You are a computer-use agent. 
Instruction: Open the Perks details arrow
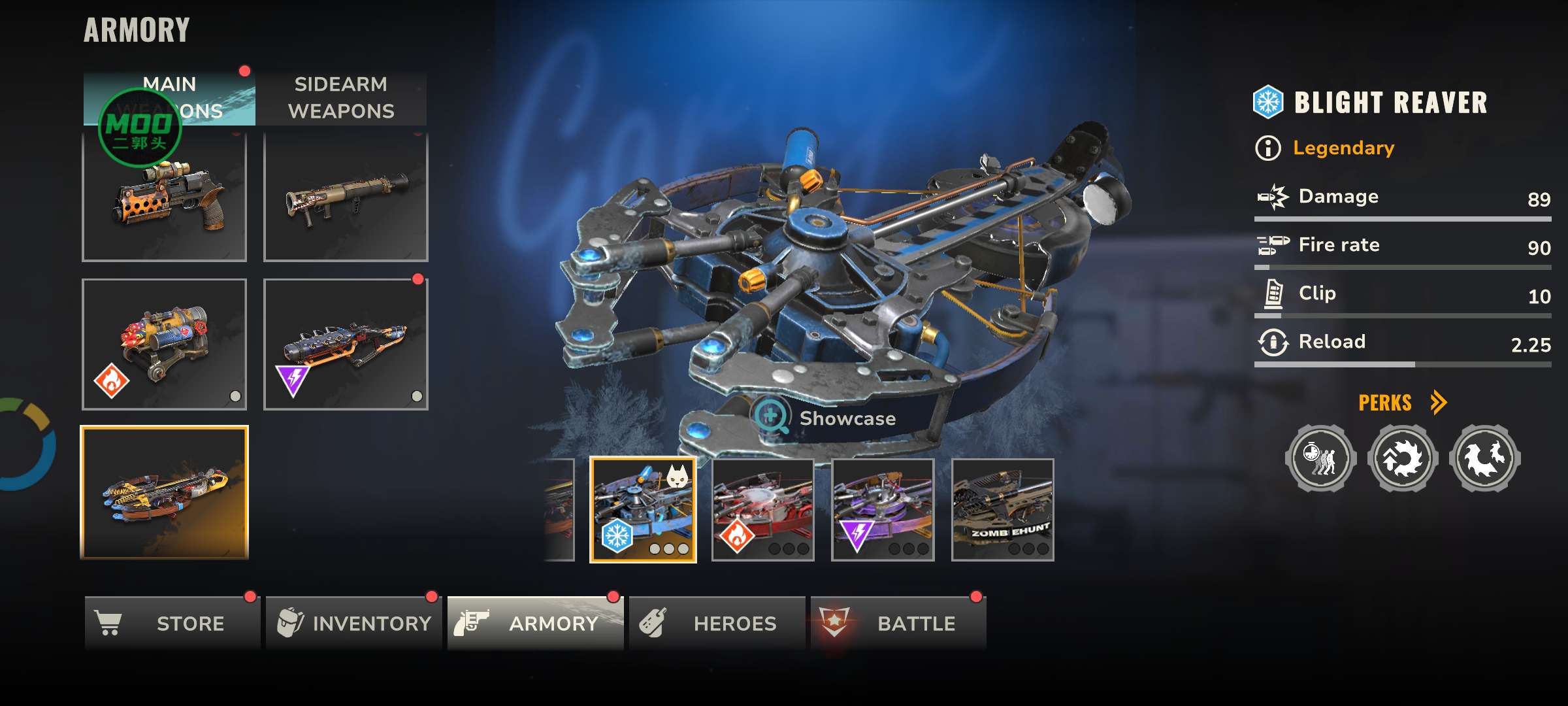pos(1438,403)
